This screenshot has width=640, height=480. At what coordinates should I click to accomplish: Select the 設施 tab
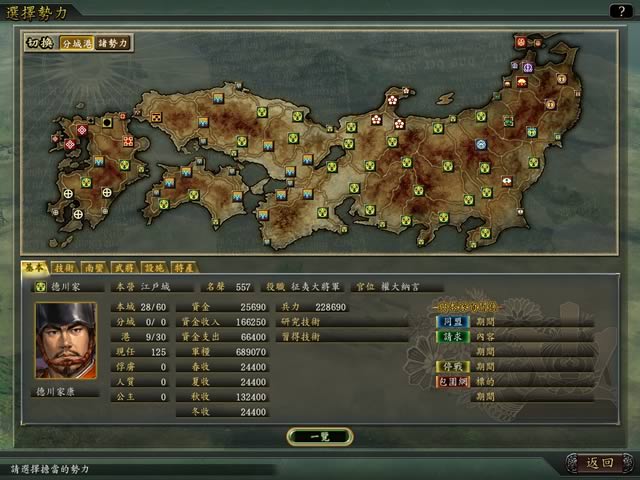click(154, 267)
